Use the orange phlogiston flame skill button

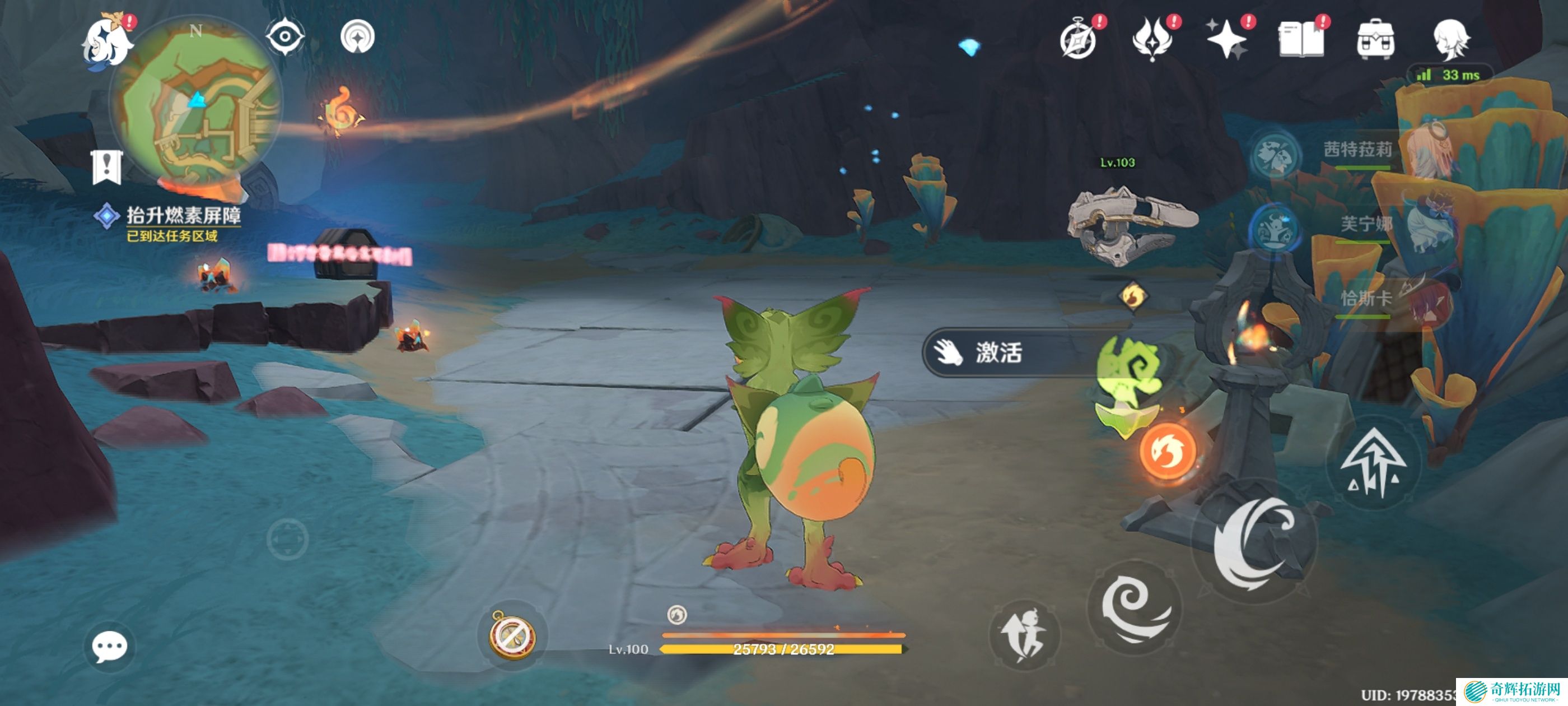point(1167,452)
